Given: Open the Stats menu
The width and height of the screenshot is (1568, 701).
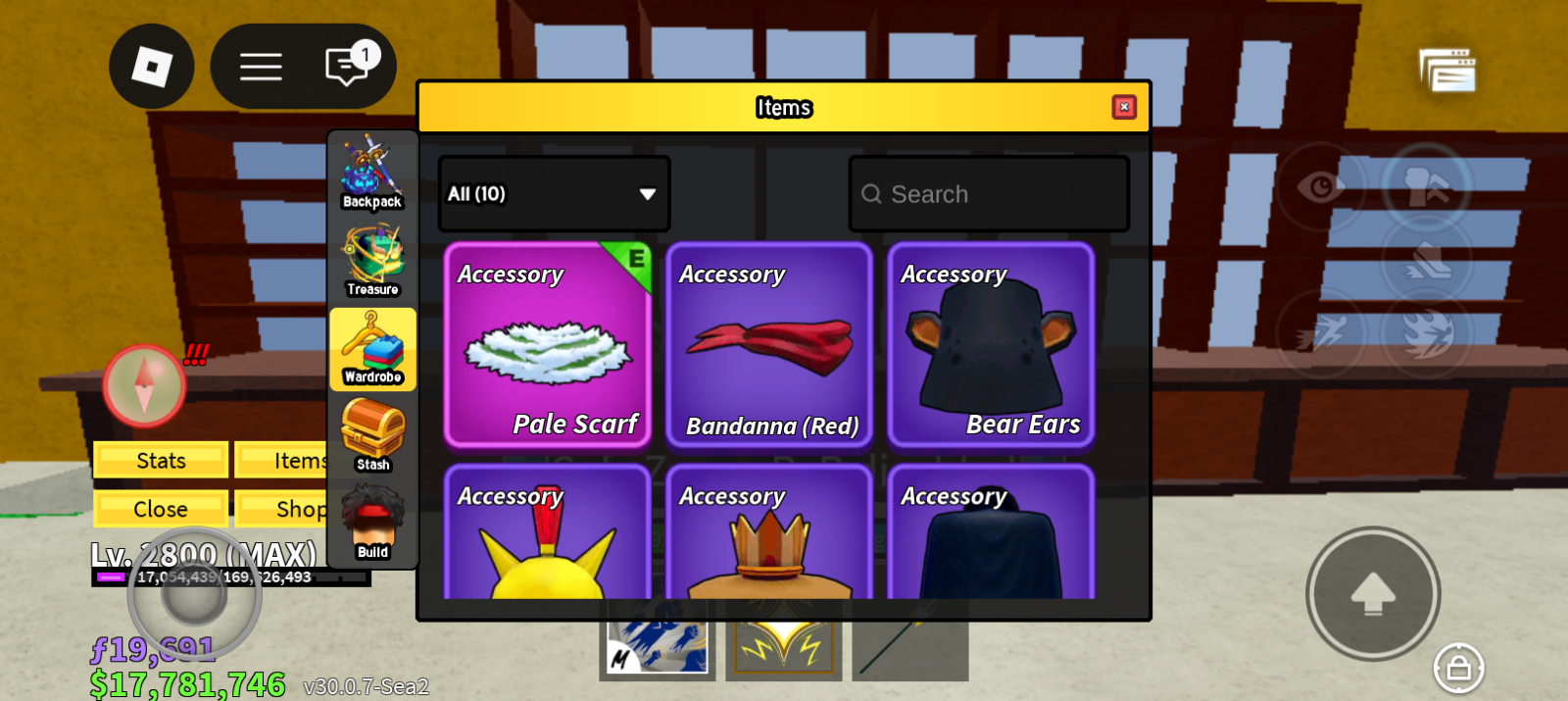Looking at the screenshot, I should tap(161, 460).
